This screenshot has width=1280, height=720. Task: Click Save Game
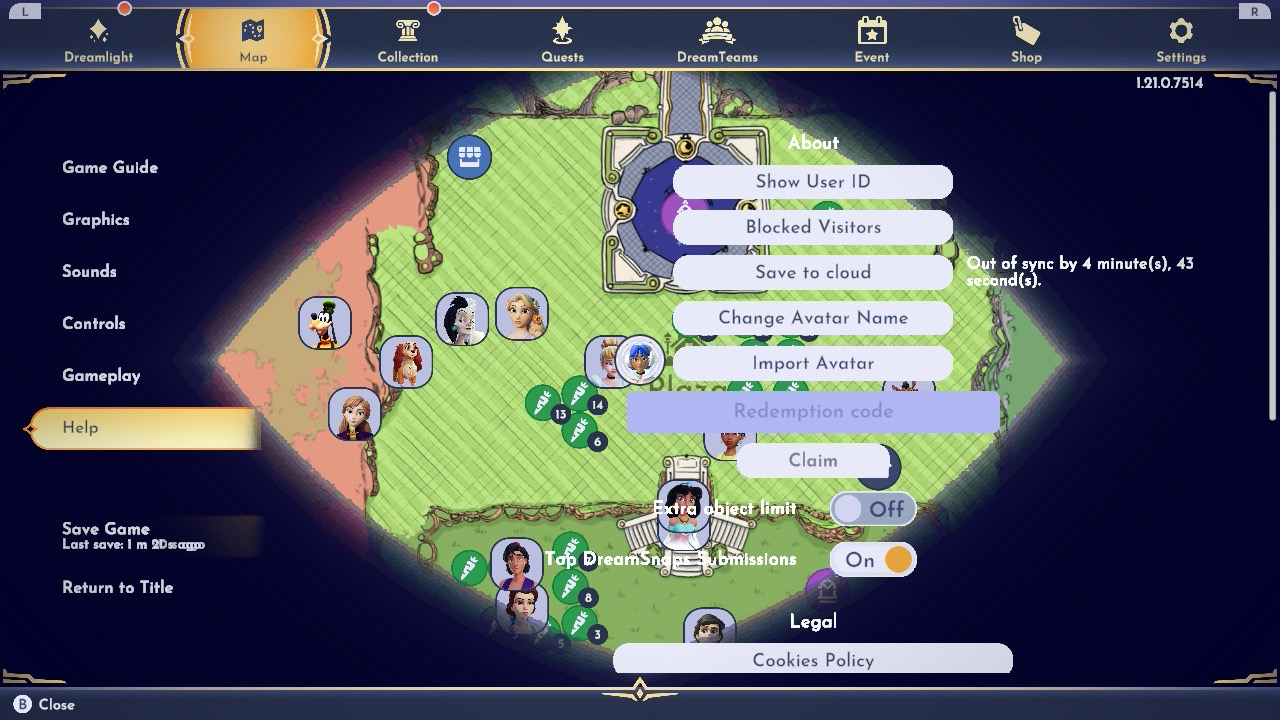click(x=106, y=530)
